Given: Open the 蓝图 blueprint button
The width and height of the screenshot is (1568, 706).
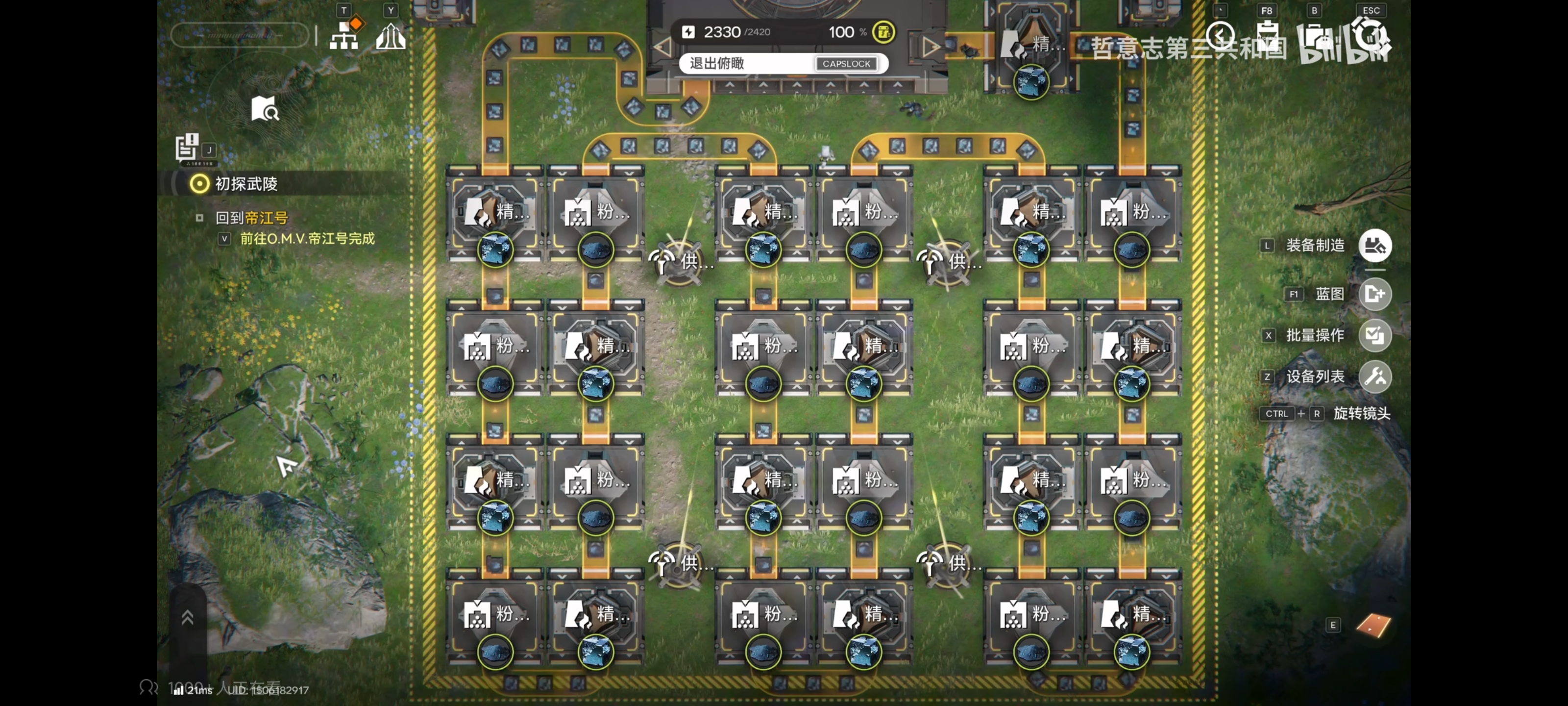Looking at the screenshot, I should click(x=1374, y=294).
